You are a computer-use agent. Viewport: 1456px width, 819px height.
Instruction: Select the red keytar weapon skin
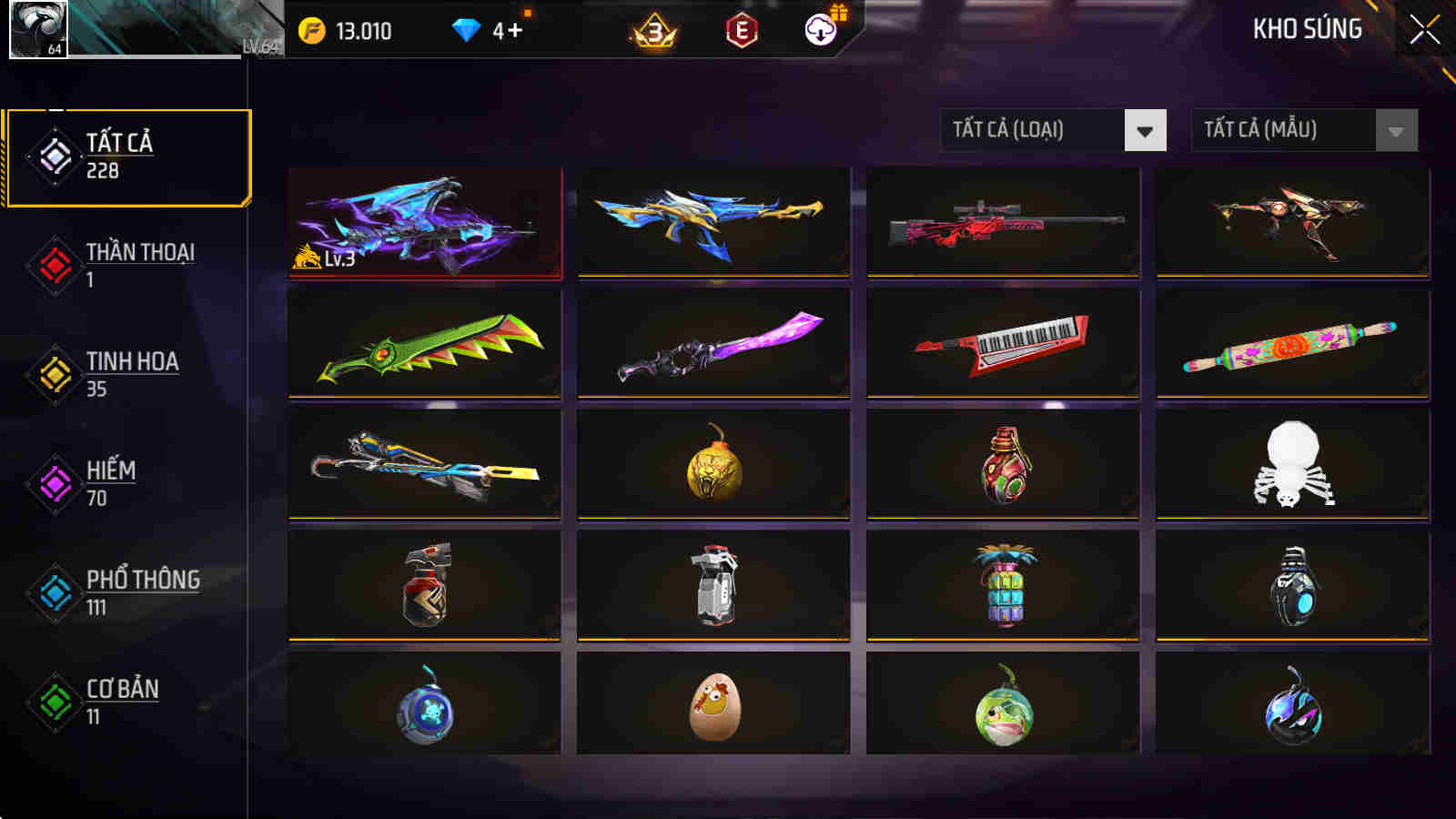tap(1003, 344)
